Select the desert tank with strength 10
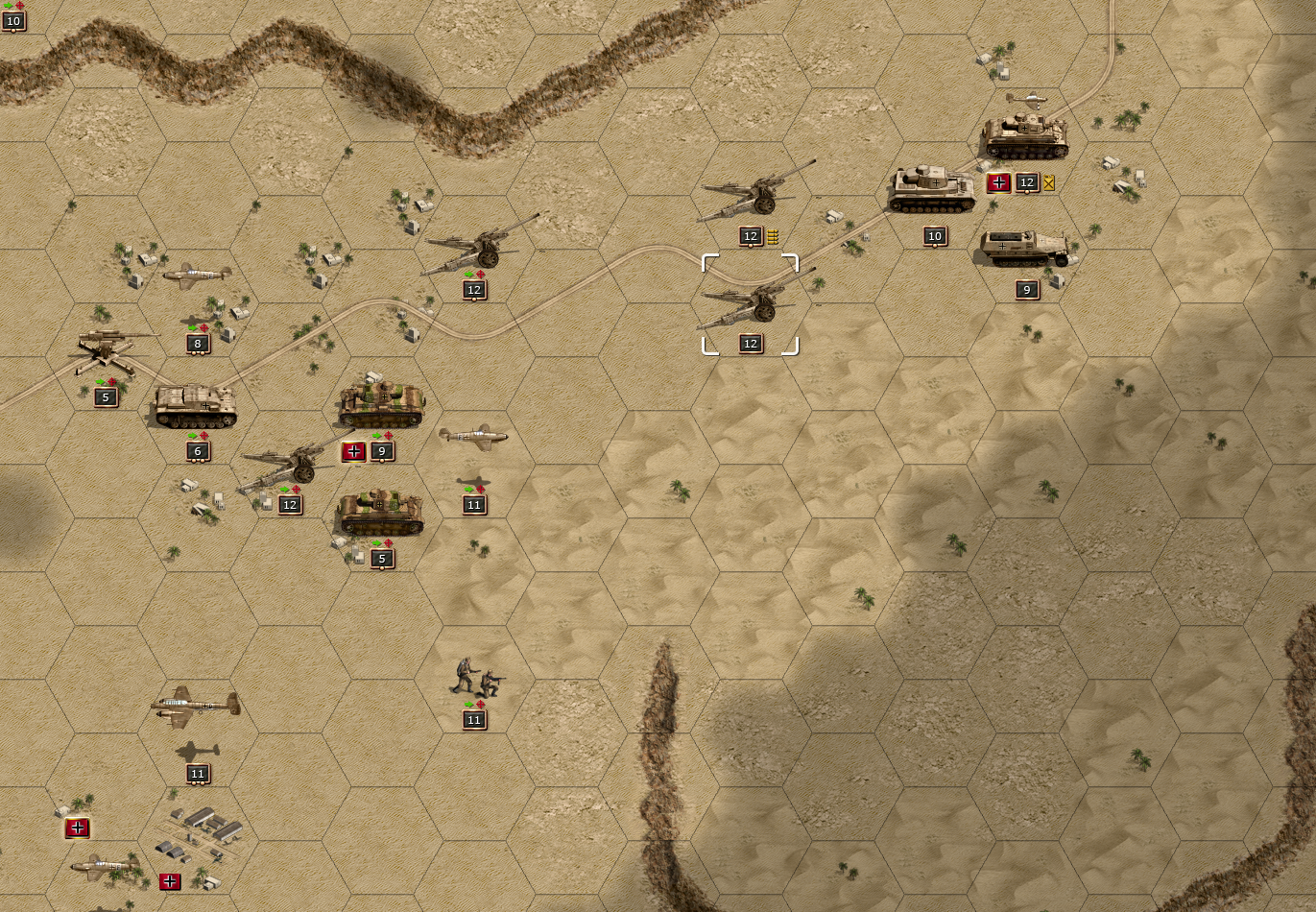1316x912 pixels. coord(932,190)
